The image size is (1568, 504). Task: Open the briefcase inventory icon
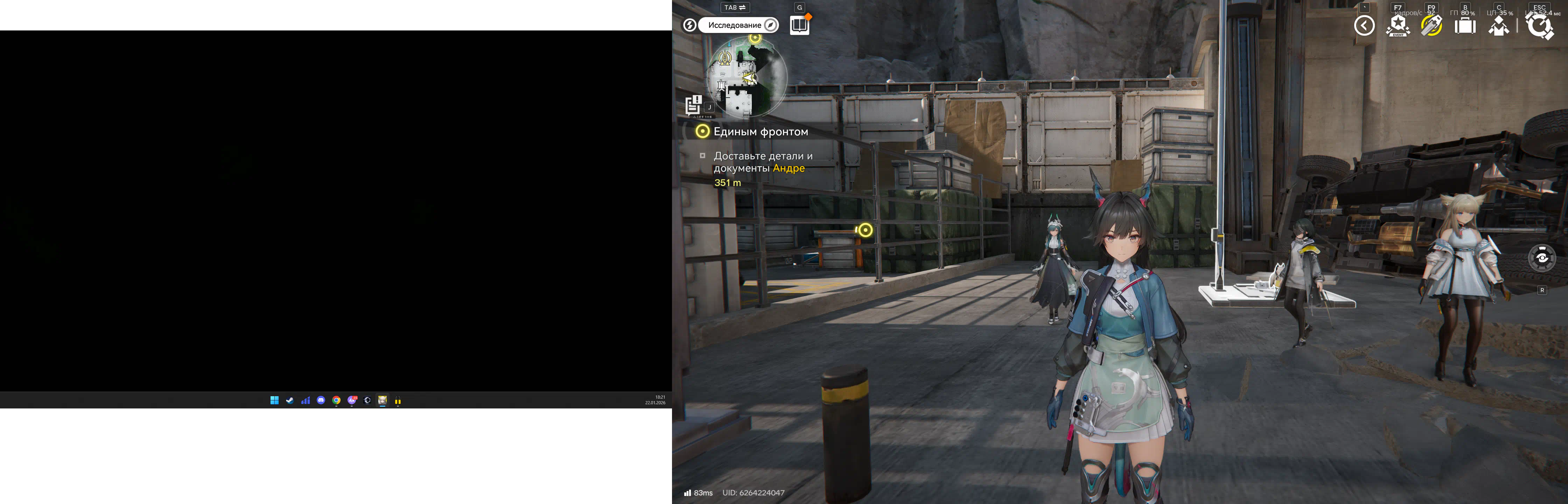pos(1465,26)
